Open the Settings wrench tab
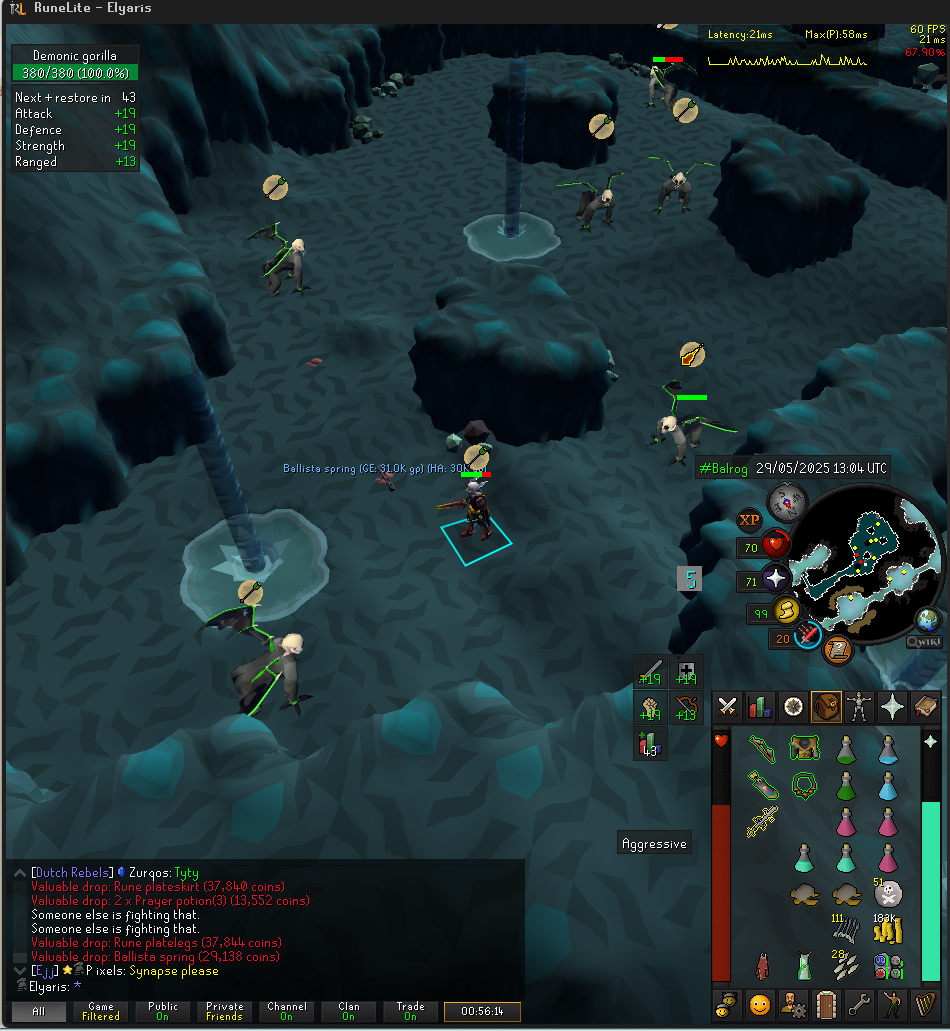The width and height of the screenshot is (950, 1031). click(859, 1003)
